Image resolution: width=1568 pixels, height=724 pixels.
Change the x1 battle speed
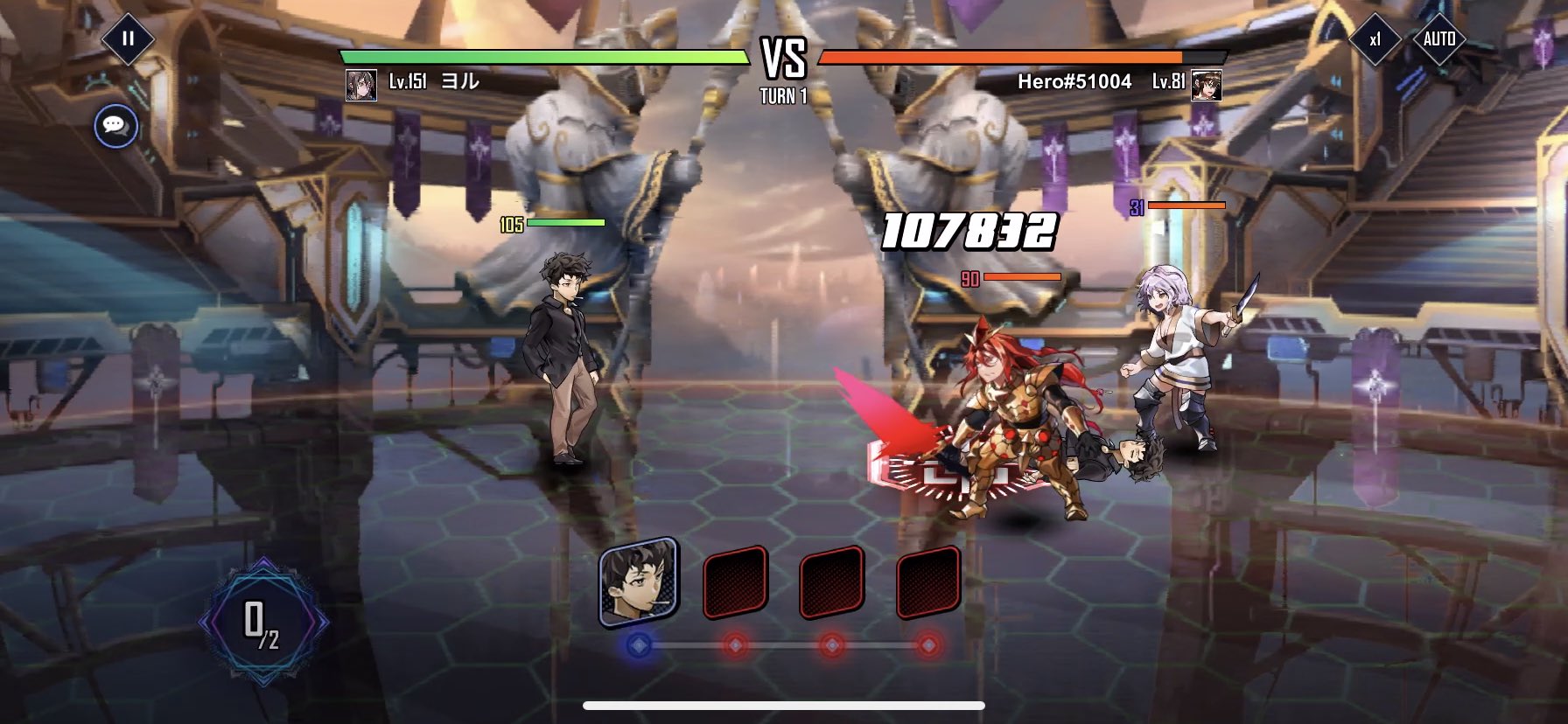point(1375,38)
